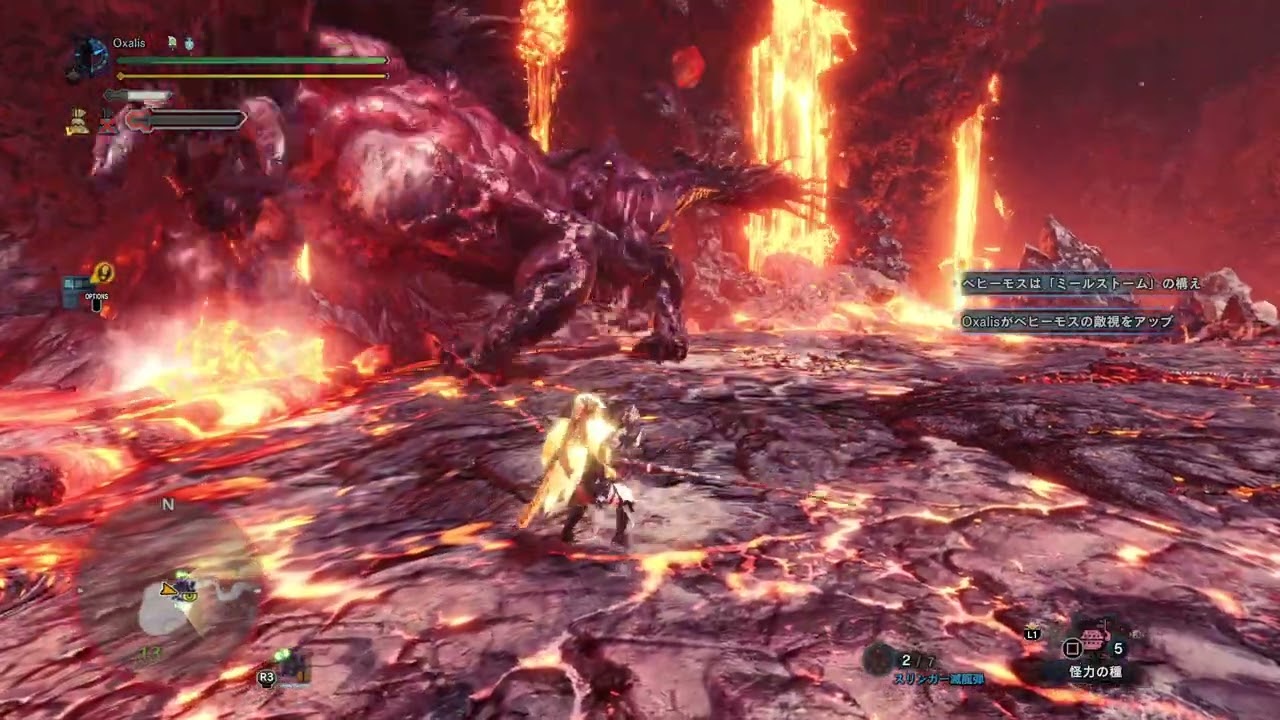
Task: Open the circular minimap
Action: [x=168, y=592]
